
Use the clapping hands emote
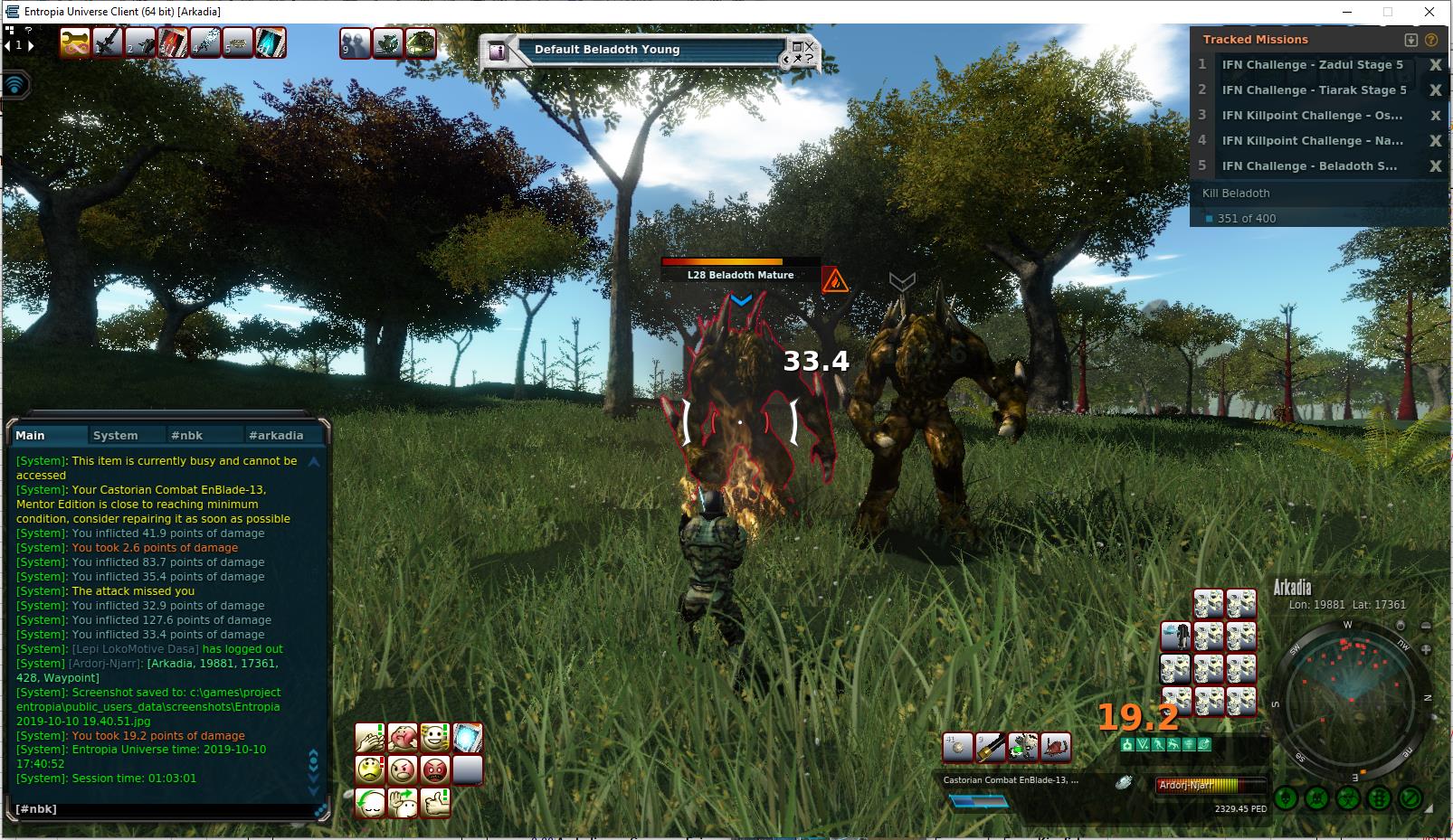(369, 738)
